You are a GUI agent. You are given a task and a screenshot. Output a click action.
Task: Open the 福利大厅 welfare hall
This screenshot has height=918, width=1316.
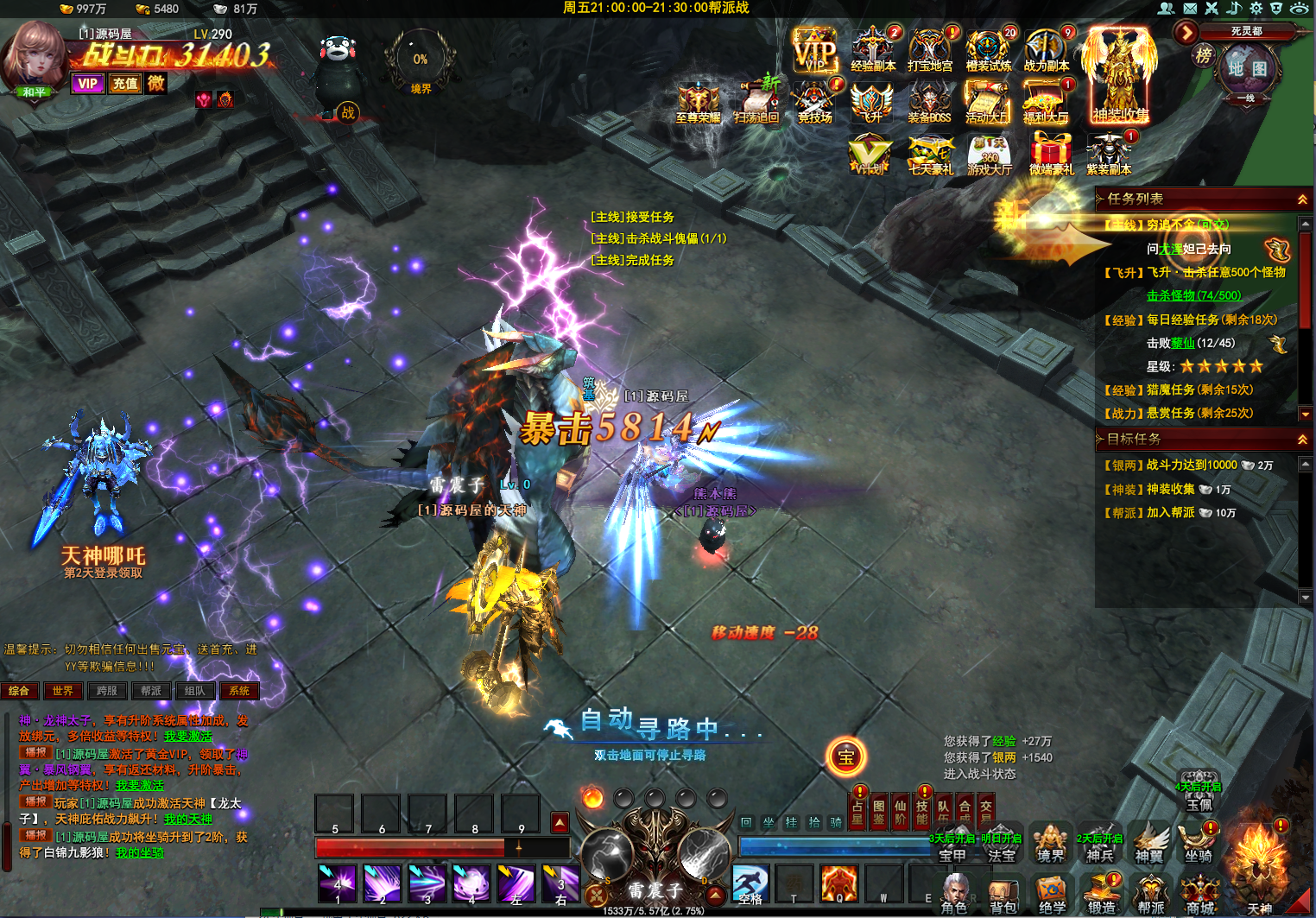[x=1045, y=104]
